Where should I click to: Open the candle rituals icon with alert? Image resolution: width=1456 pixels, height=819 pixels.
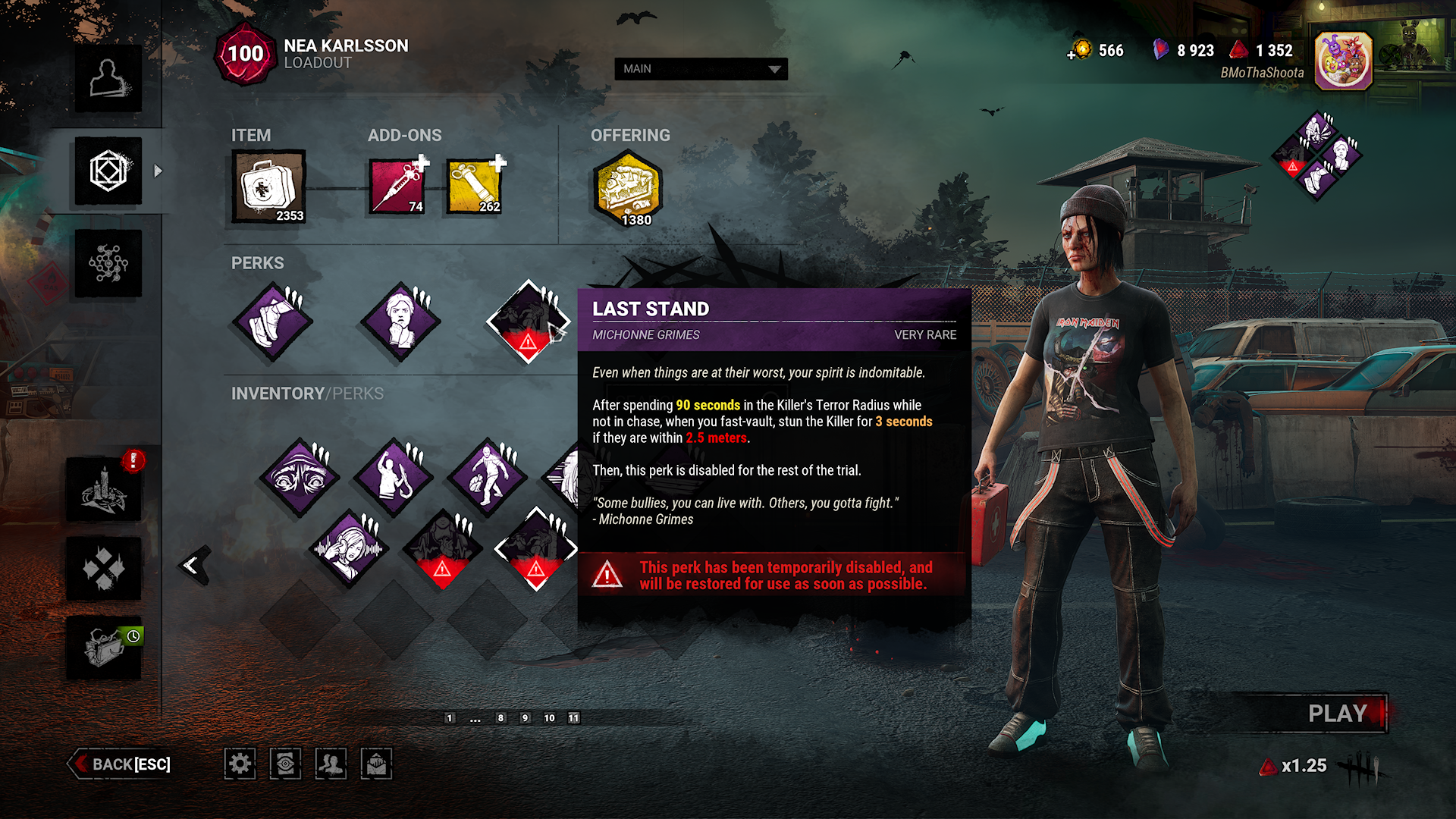click(x=104, y=491)
